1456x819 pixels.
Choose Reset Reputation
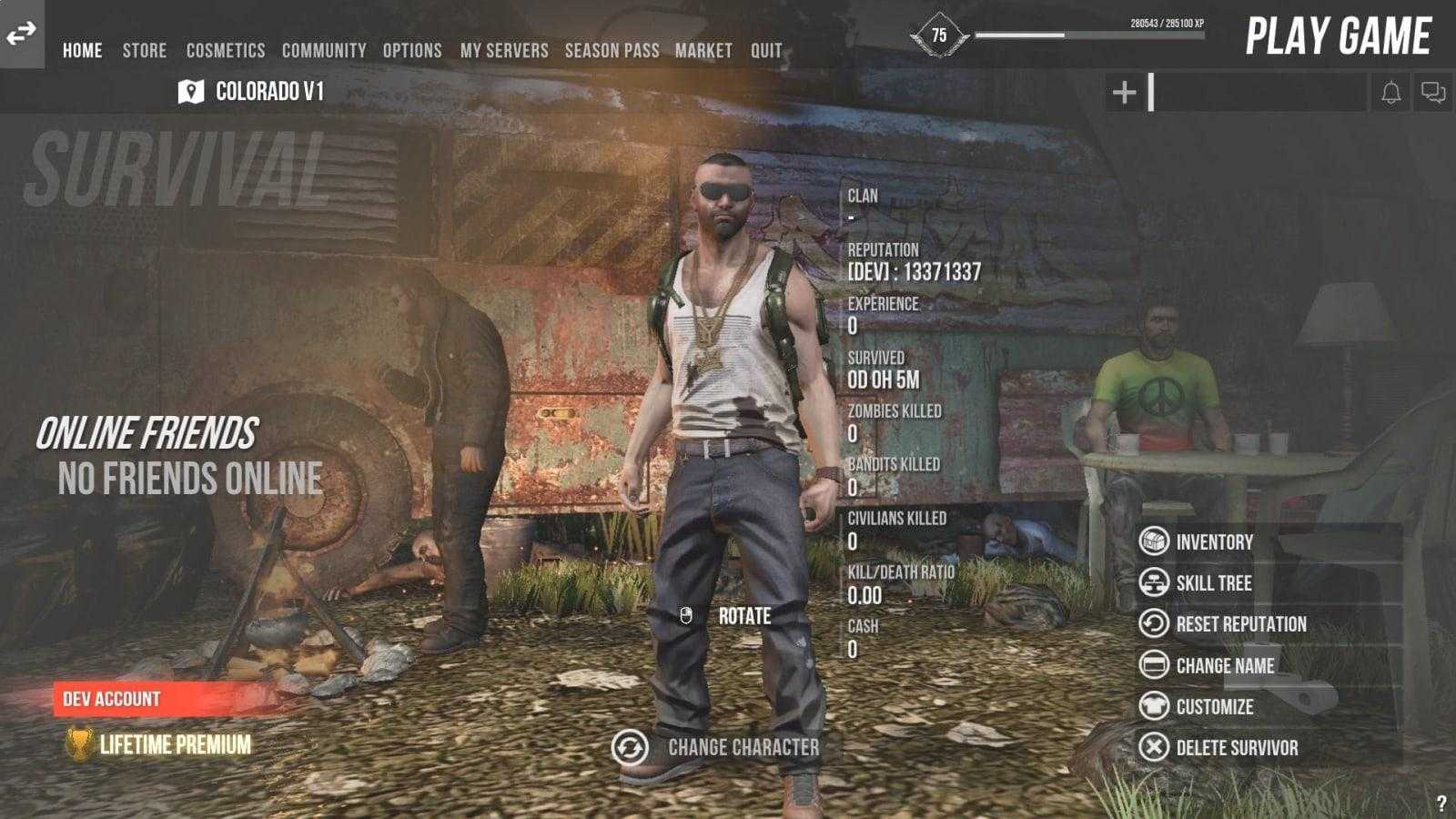[1240, 624]
